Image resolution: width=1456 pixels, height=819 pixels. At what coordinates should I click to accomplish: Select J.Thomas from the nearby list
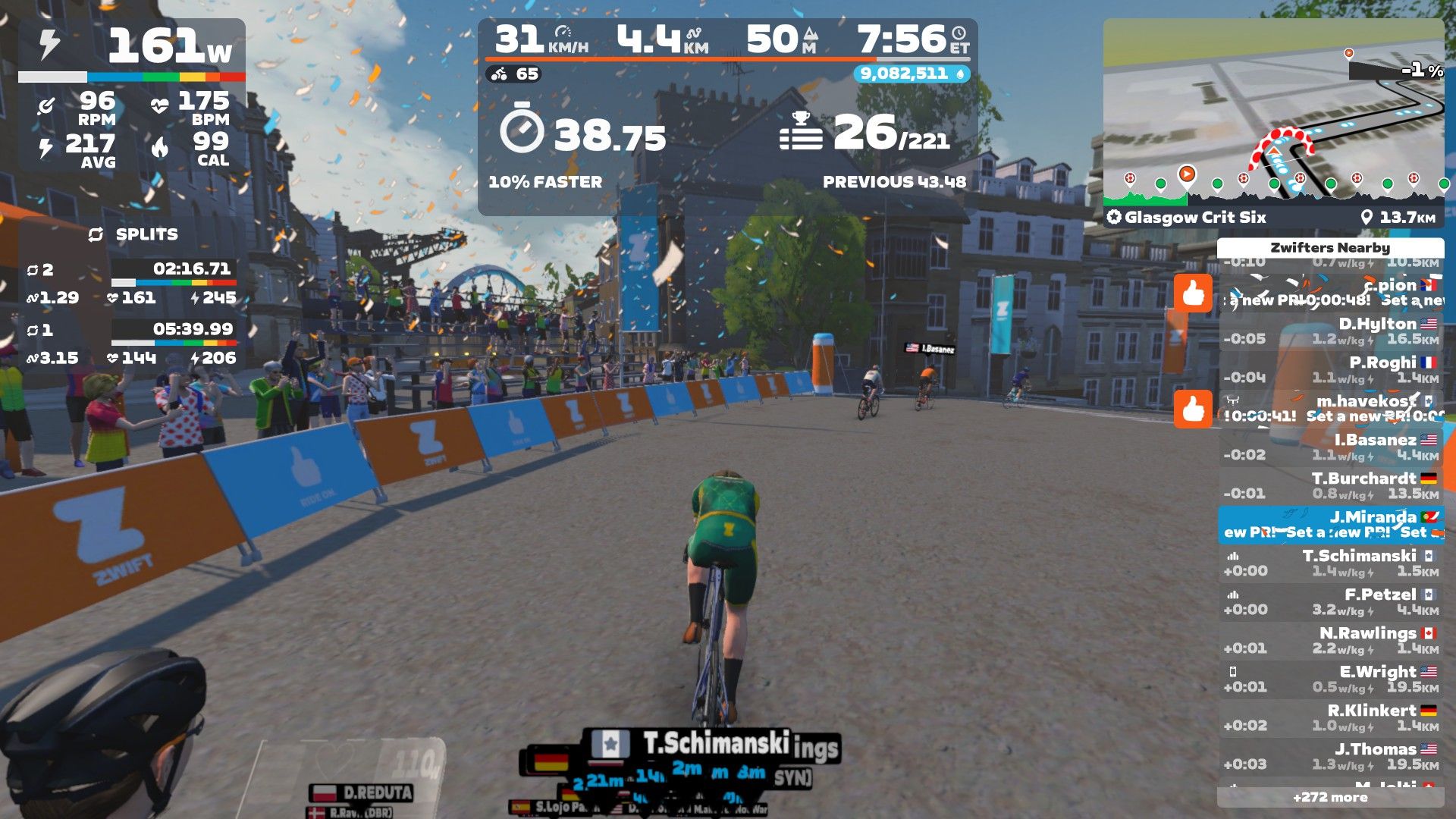point(1331,757)
